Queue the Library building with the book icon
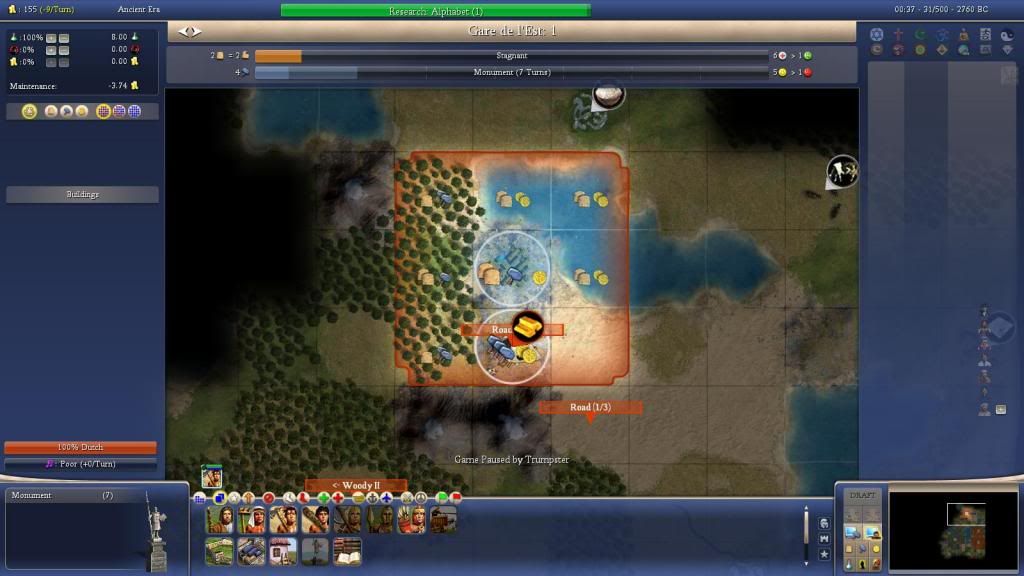 click(x=347, y=551)
